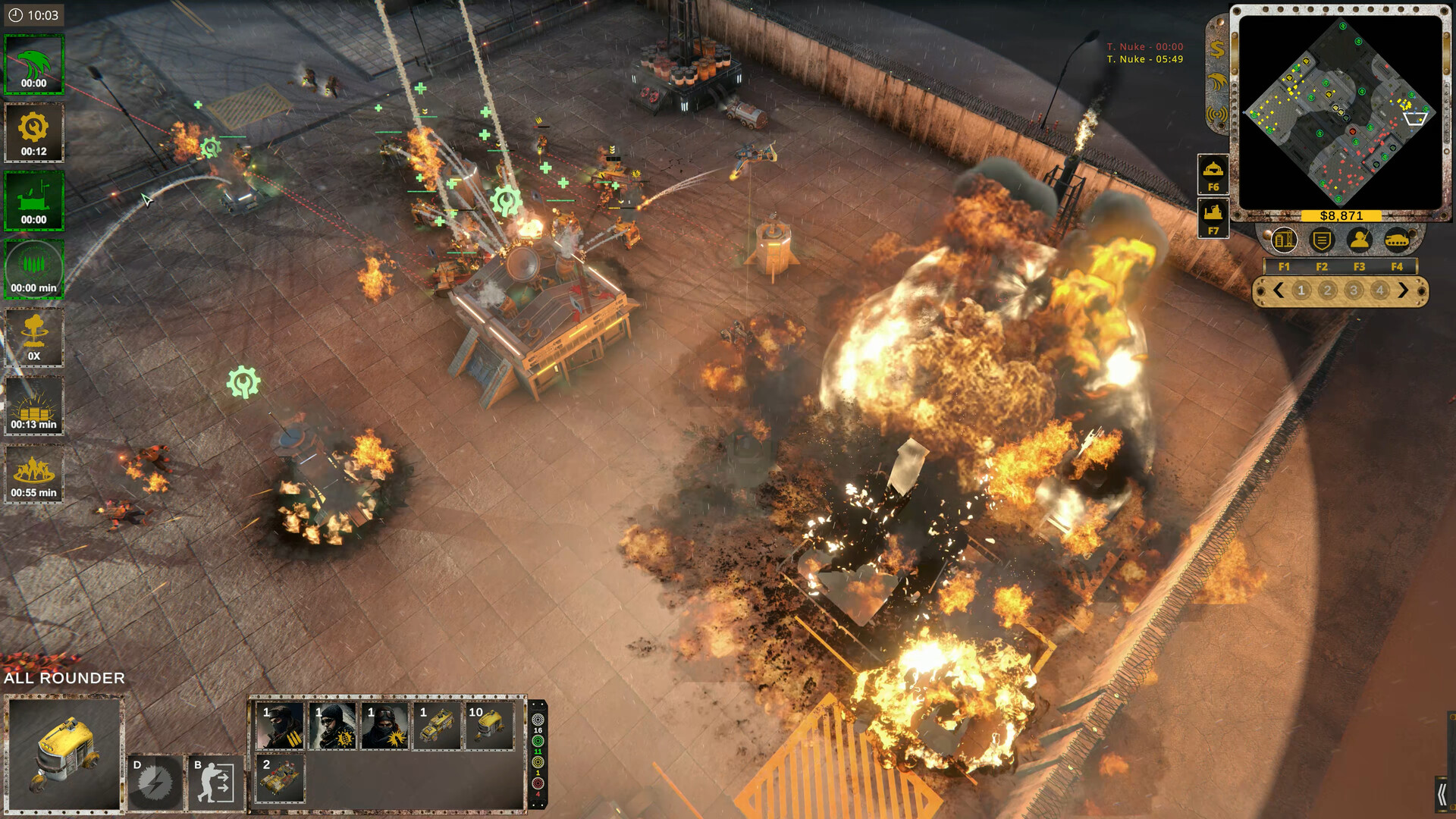This screenshot has height=819, width=1456.
Task: Choose the two armored tanks group
Action: point(281,778)
